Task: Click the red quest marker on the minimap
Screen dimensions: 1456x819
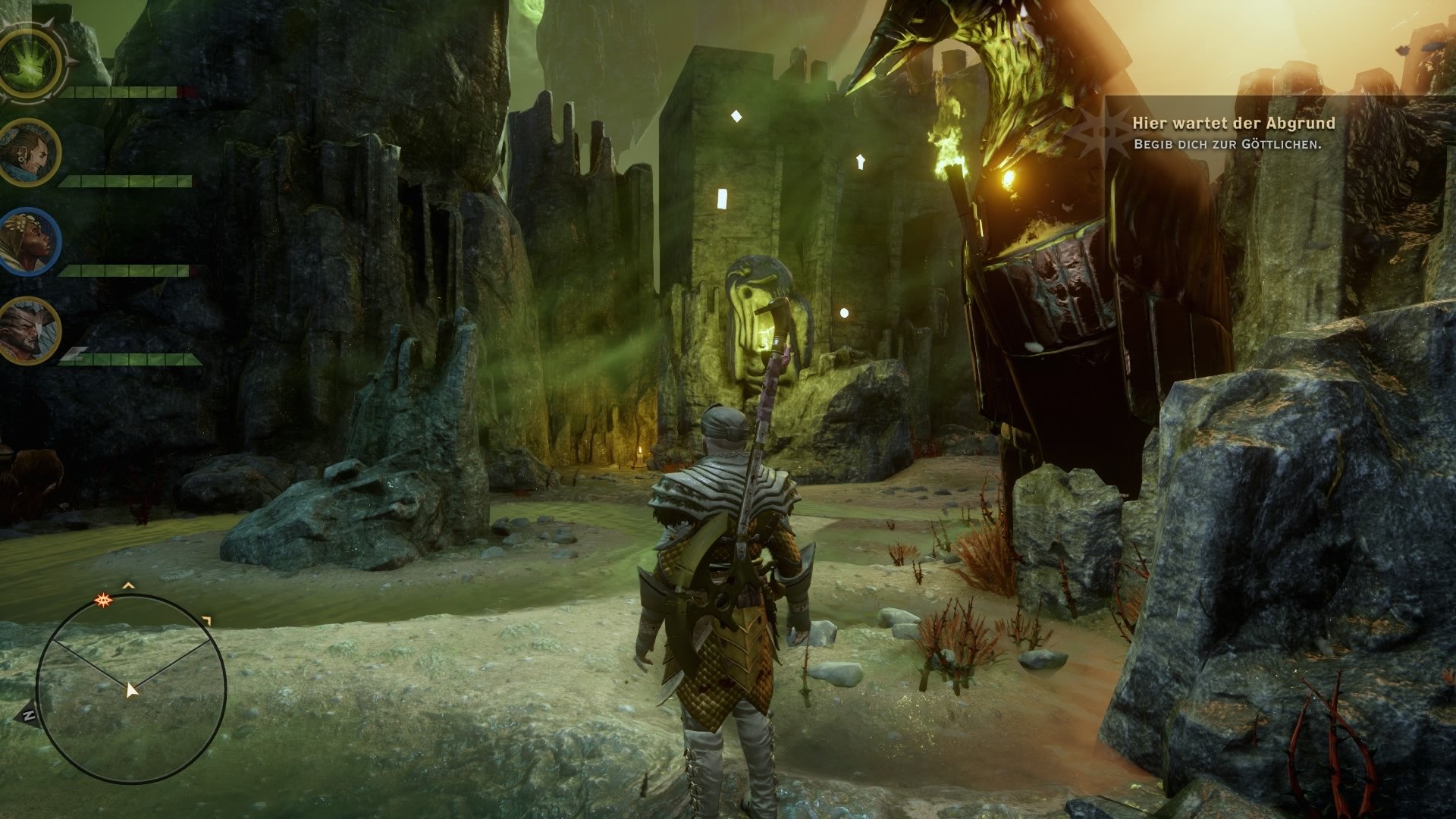Action: tap(102, 599)
